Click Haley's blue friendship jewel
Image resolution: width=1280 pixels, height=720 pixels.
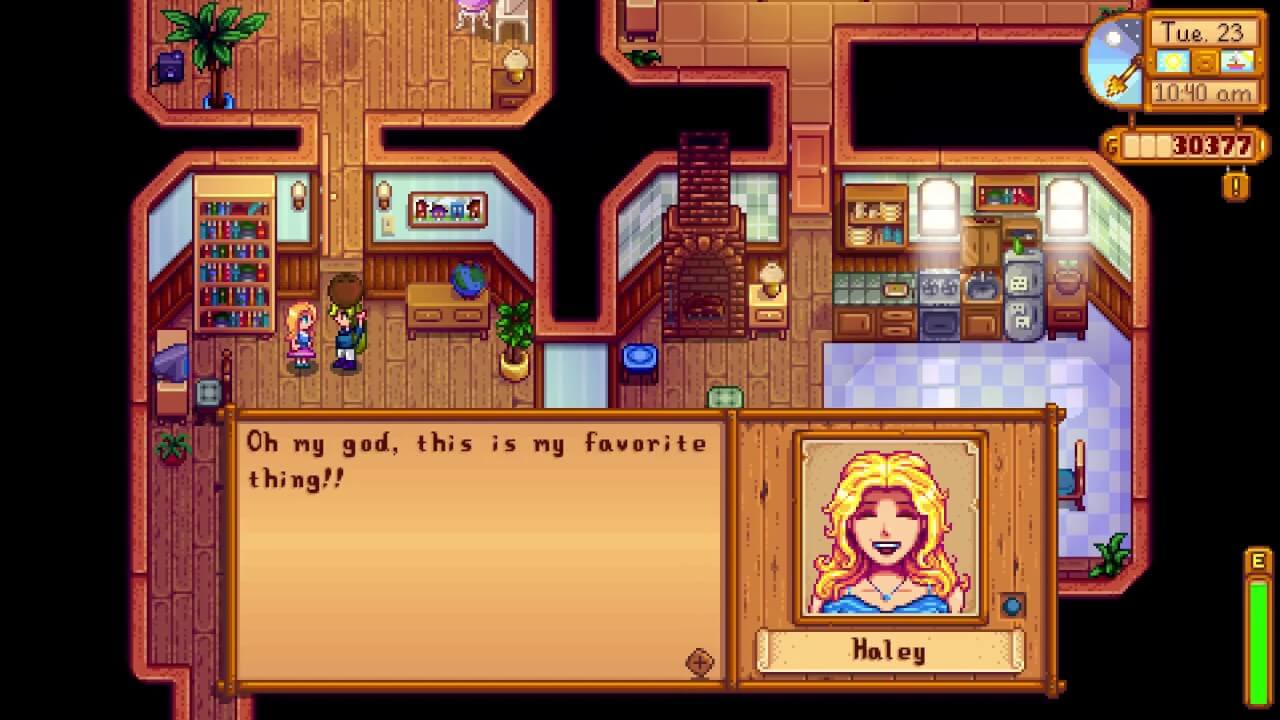(x=1012, y=606)
